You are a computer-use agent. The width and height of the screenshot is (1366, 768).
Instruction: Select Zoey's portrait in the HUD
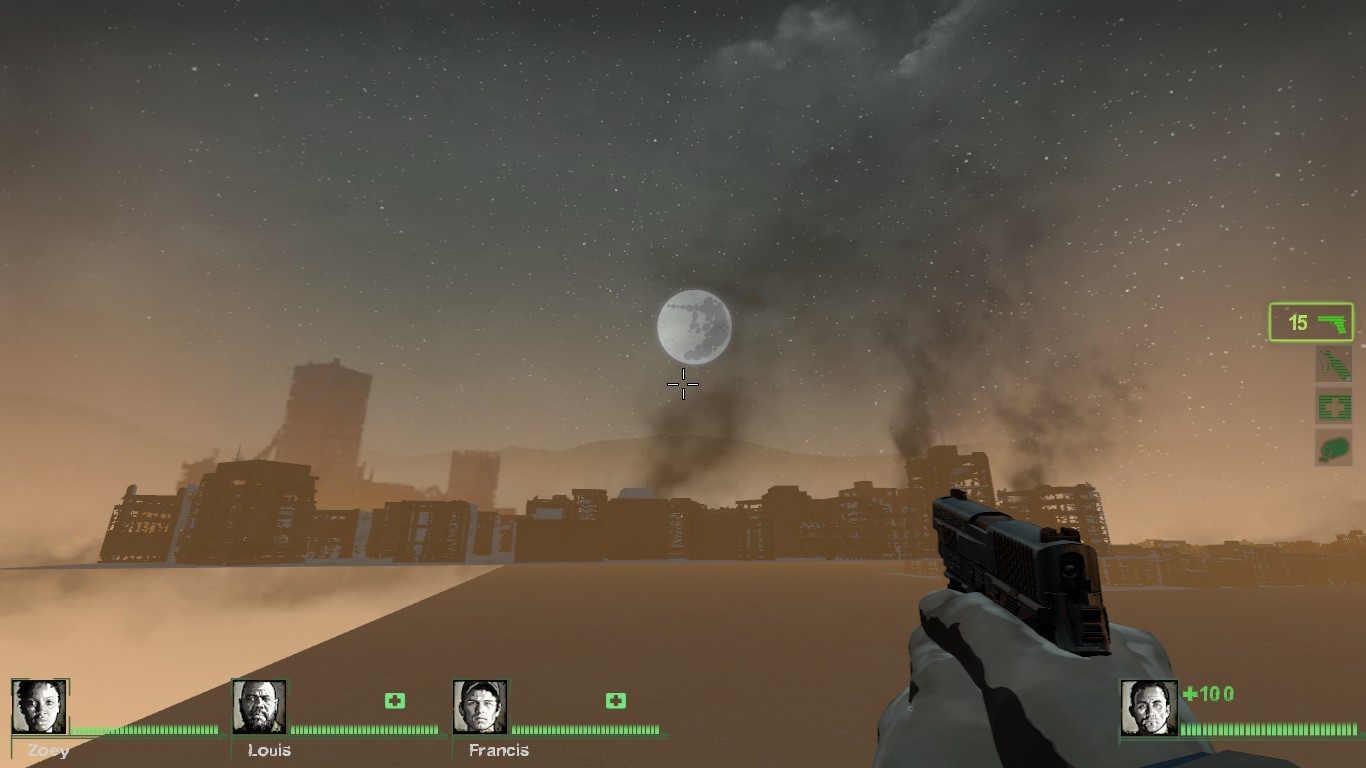[39, 706]
